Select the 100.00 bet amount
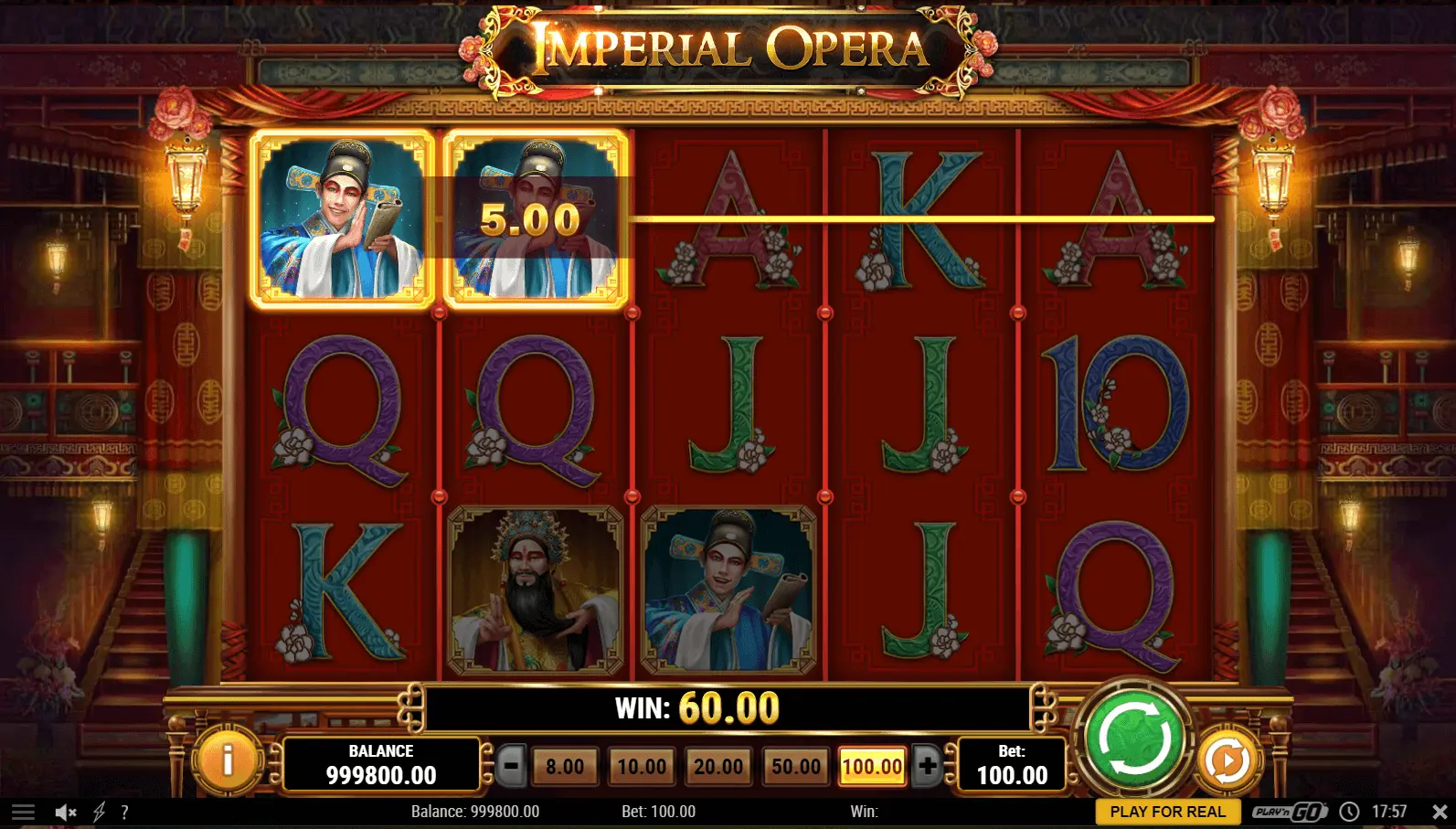 coord(872,767)
